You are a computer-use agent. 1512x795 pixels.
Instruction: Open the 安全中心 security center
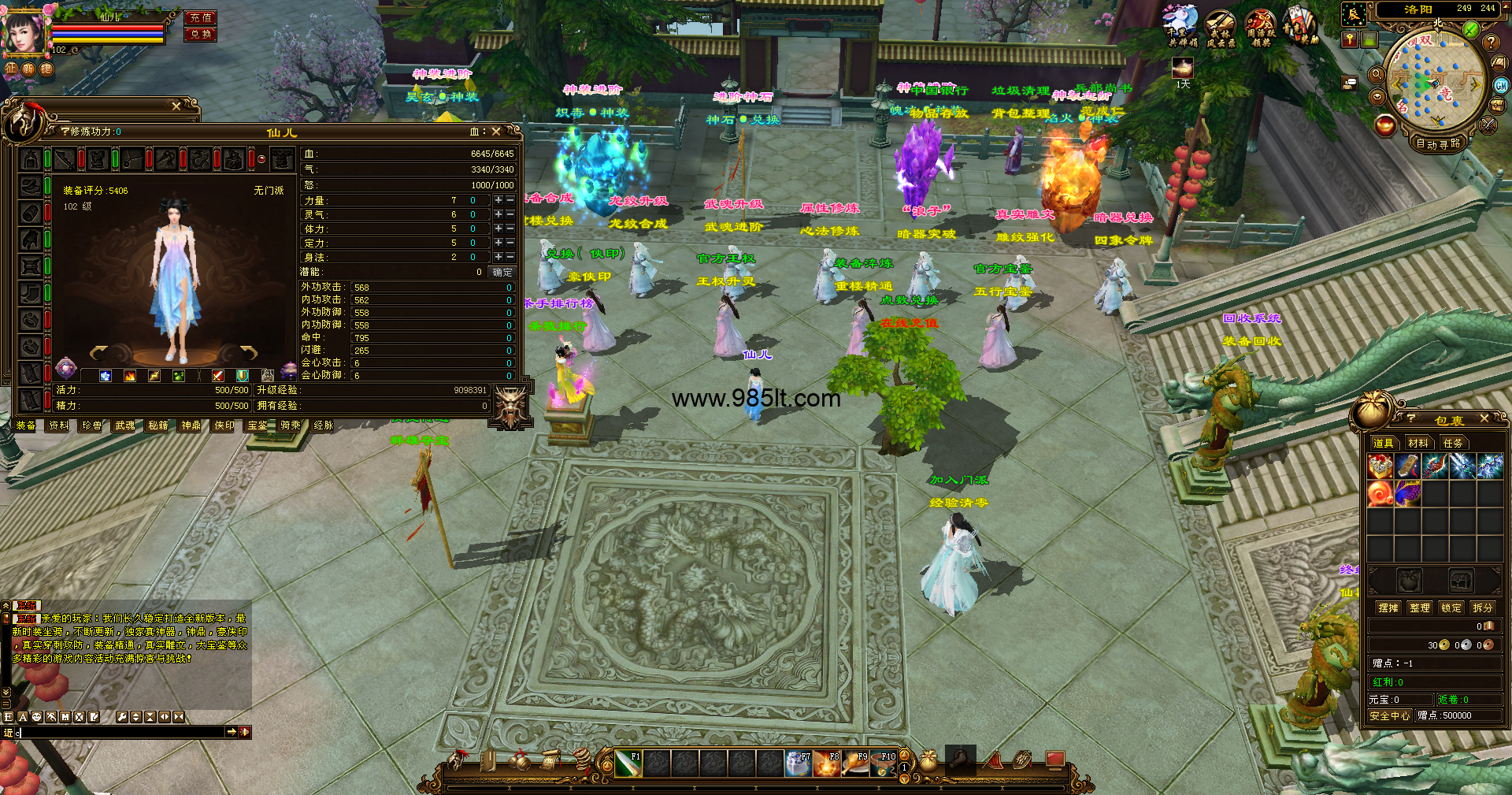(x=1389, y=715)
